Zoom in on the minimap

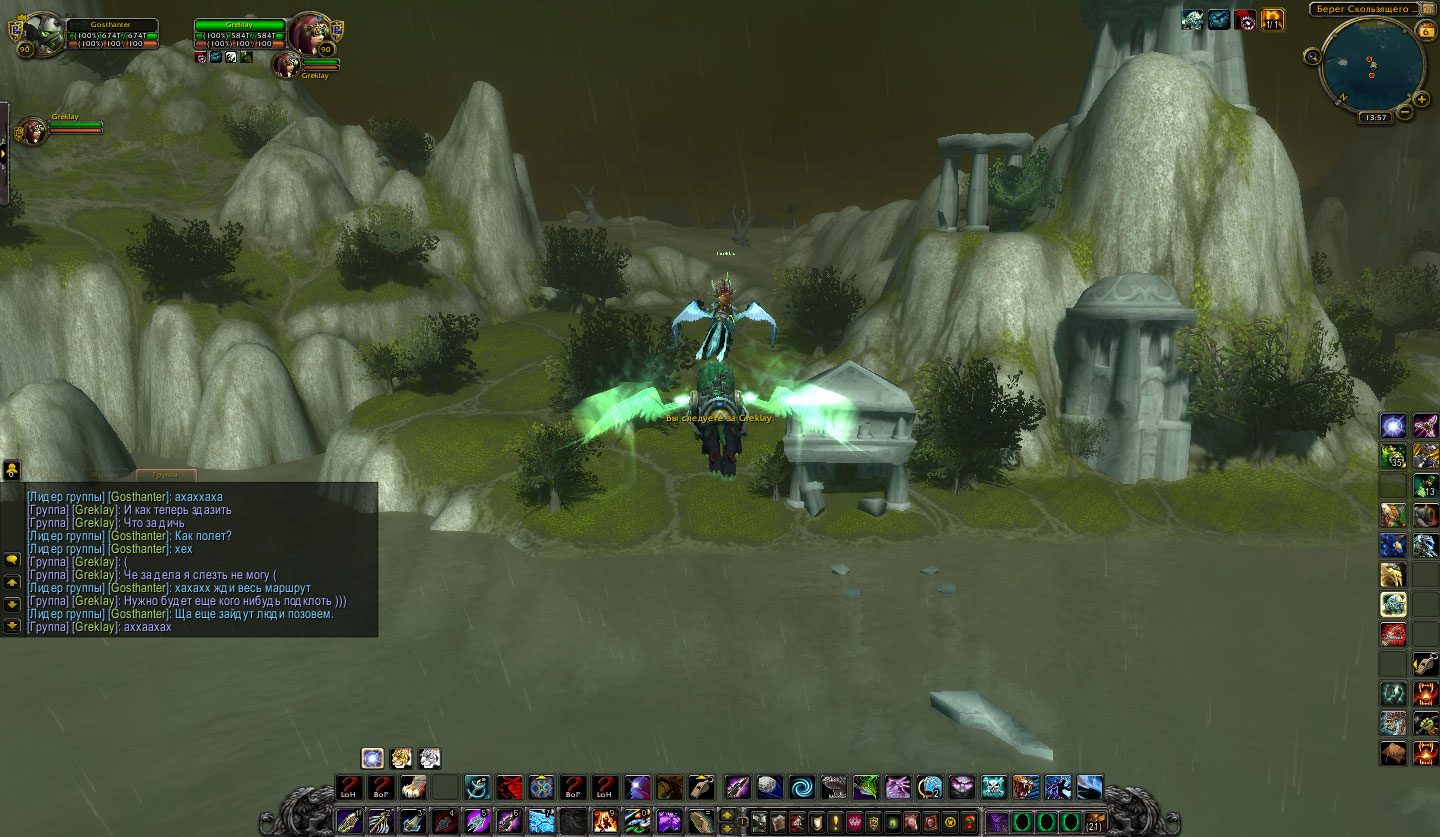(1422, 99)
